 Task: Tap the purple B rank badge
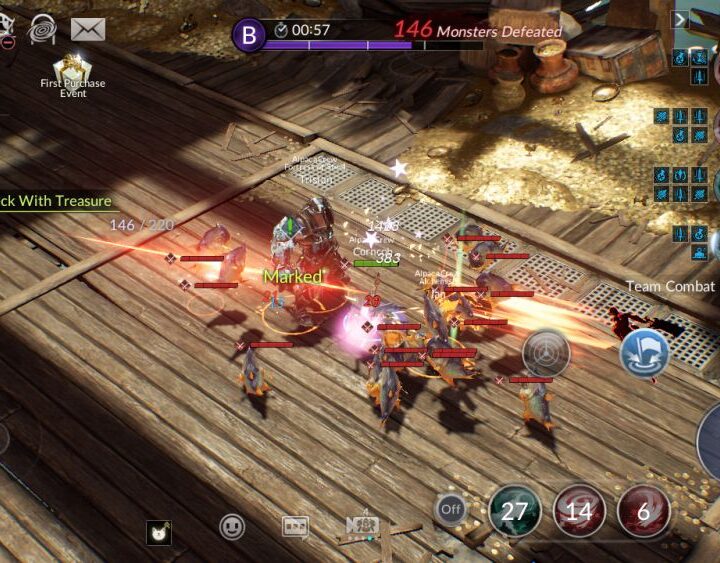(248, 36)
